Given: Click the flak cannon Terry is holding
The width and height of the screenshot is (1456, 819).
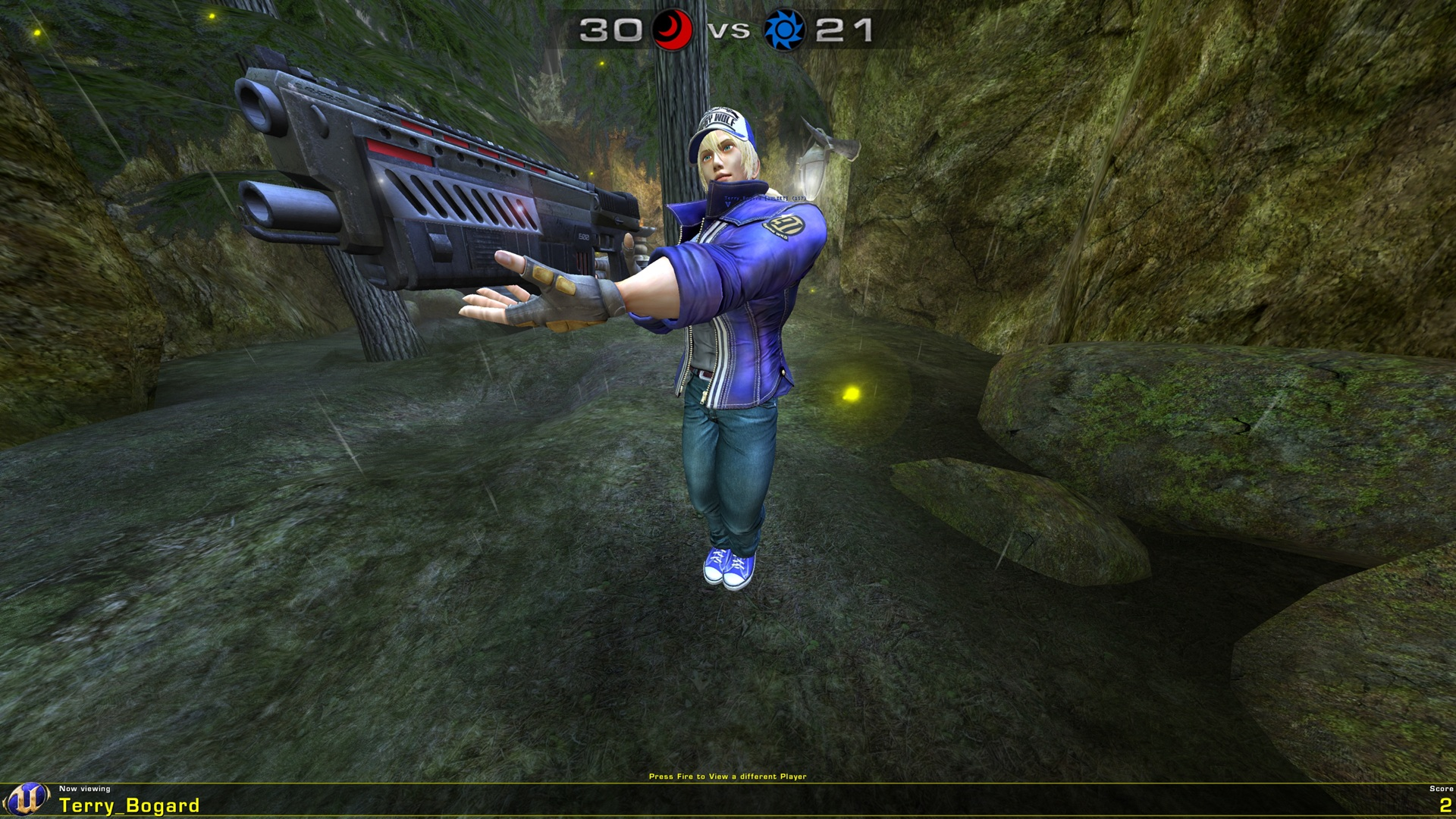Looking at the screenshot, I should [425, 190].
